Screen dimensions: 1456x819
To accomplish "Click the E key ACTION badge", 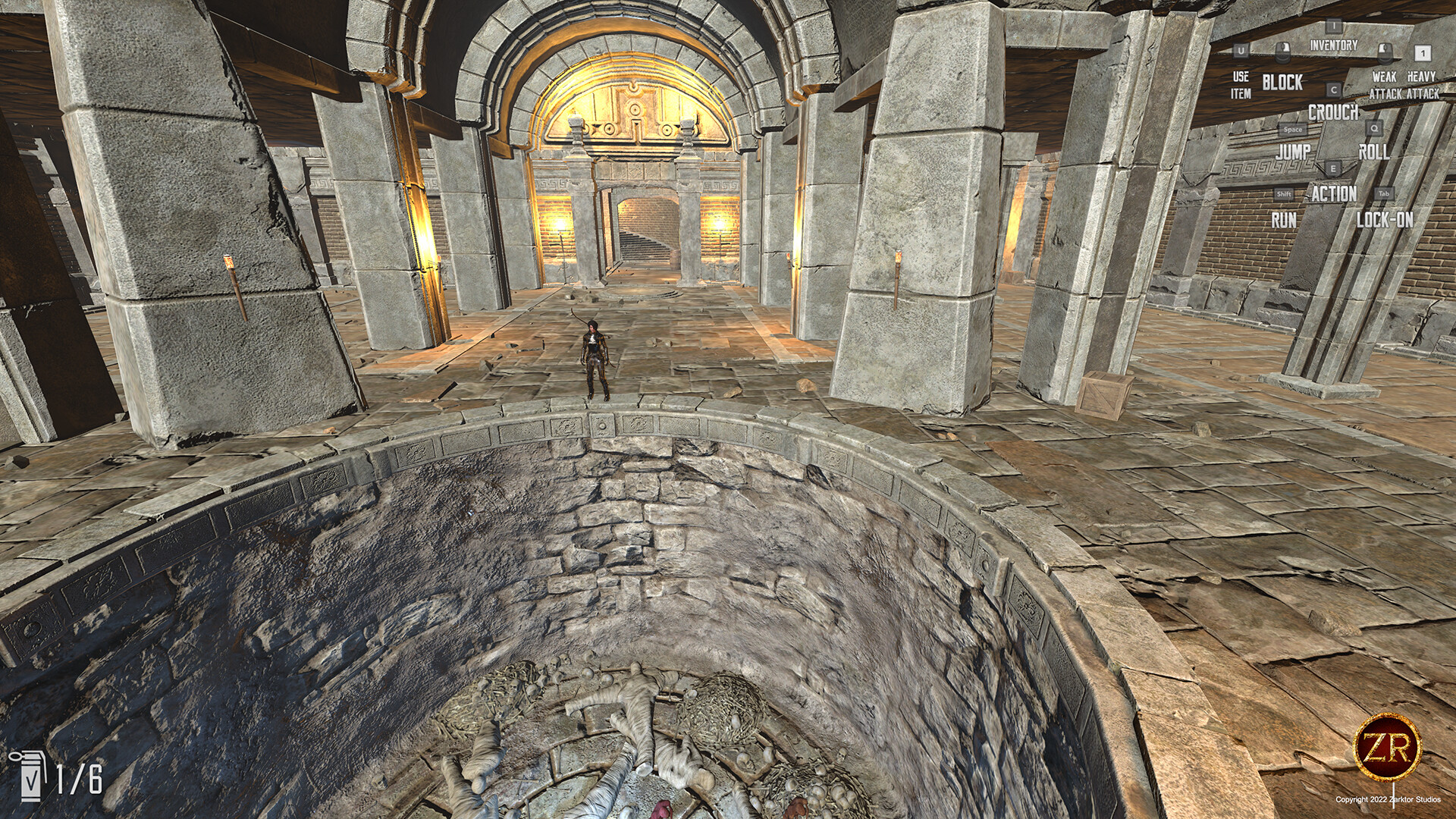I will (1333, 168).
